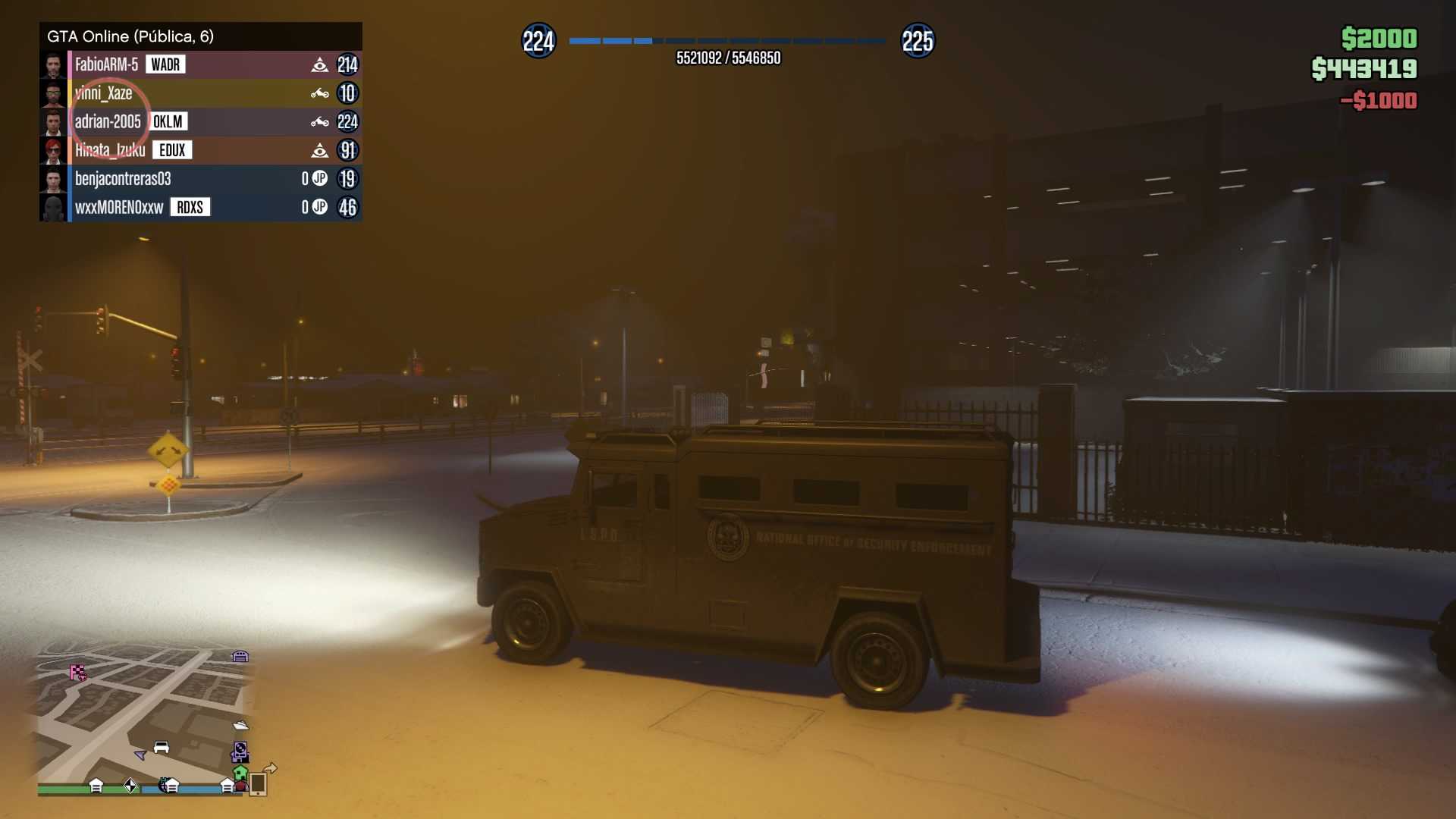Image resolution: width=1456 pixels, height=819 pixels.
Task: Click the green house blip on the minimap
Action: 240,773
